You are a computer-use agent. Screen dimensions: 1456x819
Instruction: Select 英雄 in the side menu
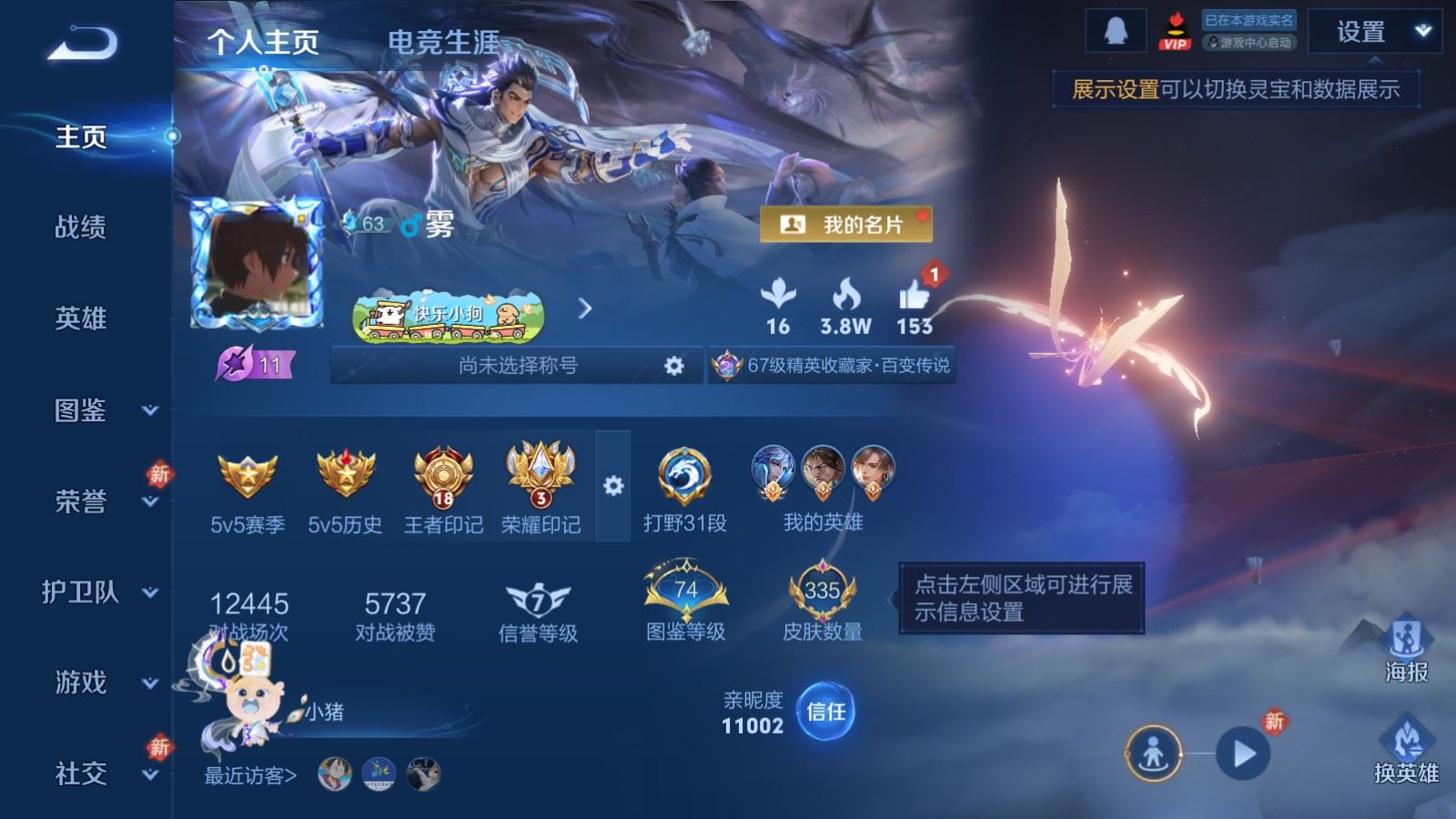point(81,318)
